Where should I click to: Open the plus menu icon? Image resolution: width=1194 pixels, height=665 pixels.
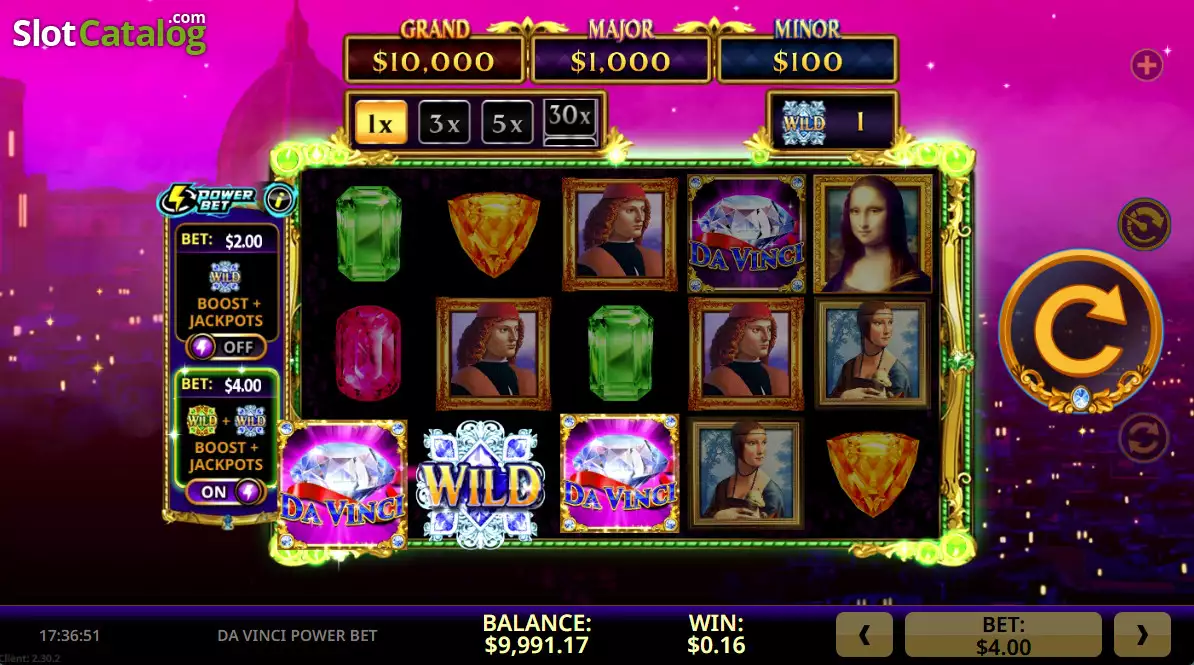pyautogui.click(x=1146, y=66)
